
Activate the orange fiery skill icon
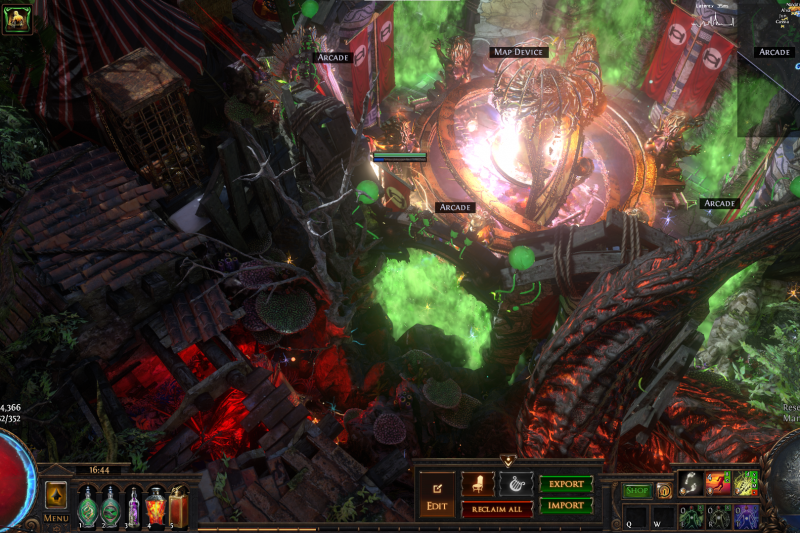point(717,483)
